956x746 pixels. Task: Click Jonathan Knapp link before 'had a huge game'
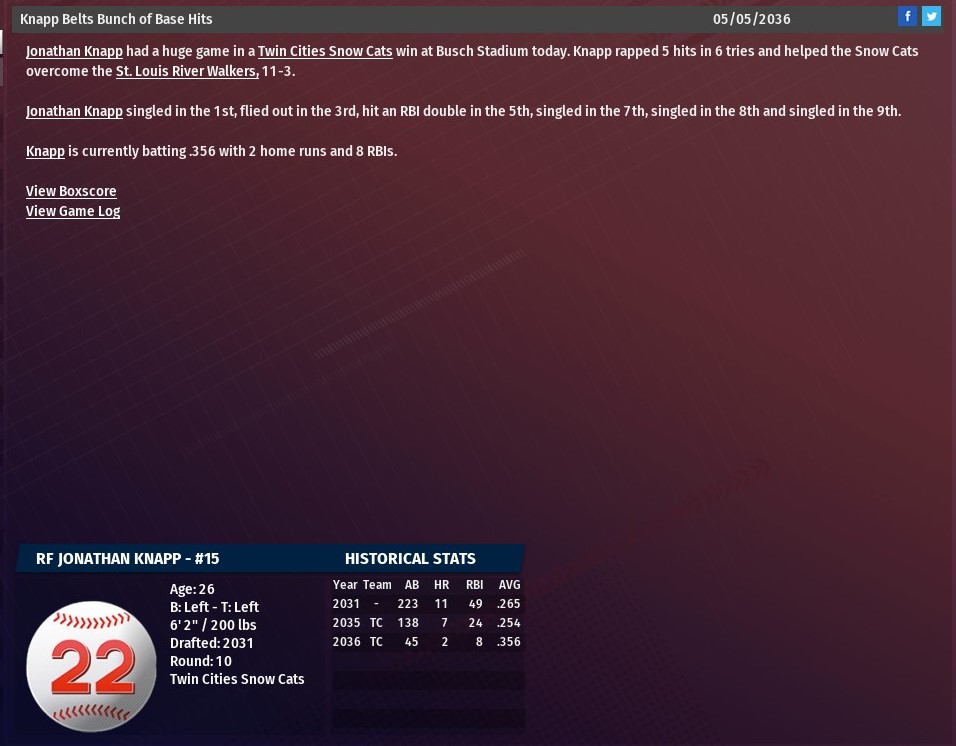pos(74,51)
